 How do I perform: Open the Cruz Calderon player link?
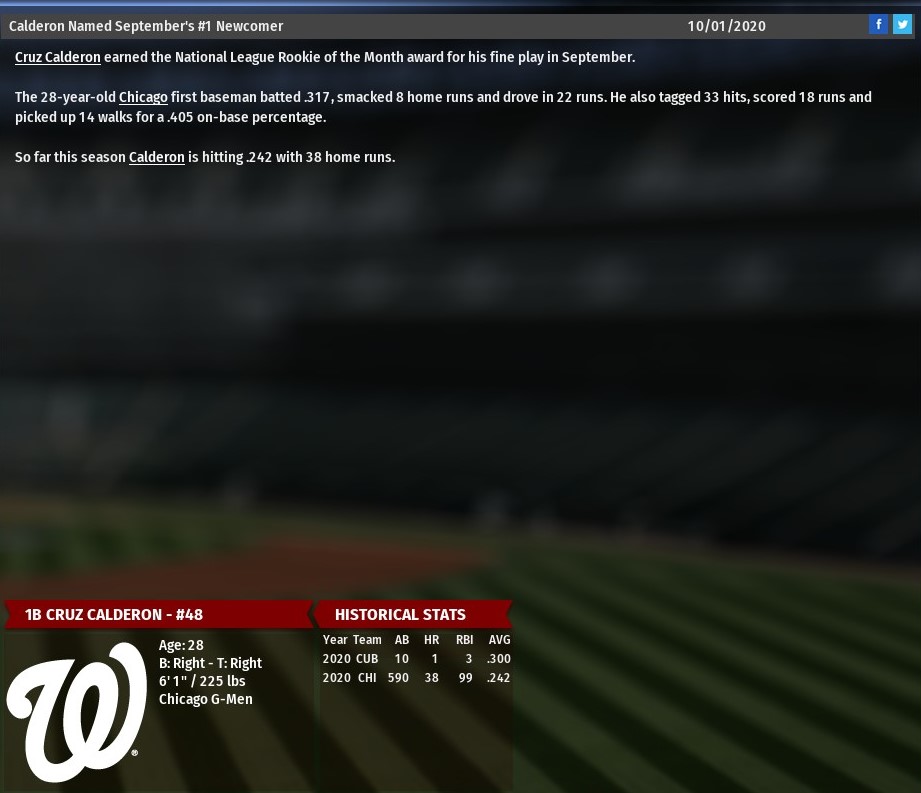tap(57, 58)
